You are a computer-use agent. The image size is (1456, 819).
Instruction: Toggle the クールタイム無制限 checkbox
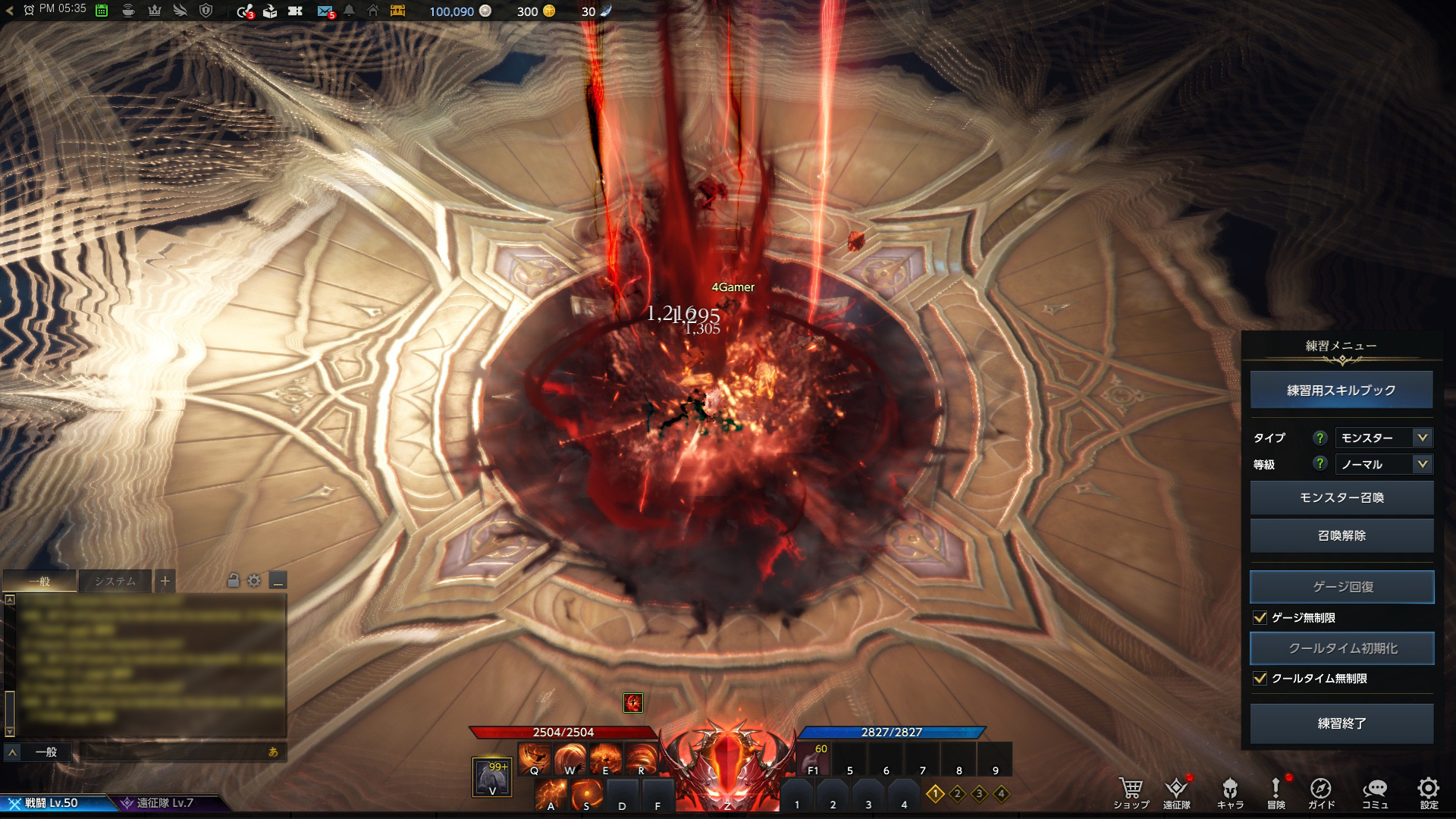tap(1260, 679)
